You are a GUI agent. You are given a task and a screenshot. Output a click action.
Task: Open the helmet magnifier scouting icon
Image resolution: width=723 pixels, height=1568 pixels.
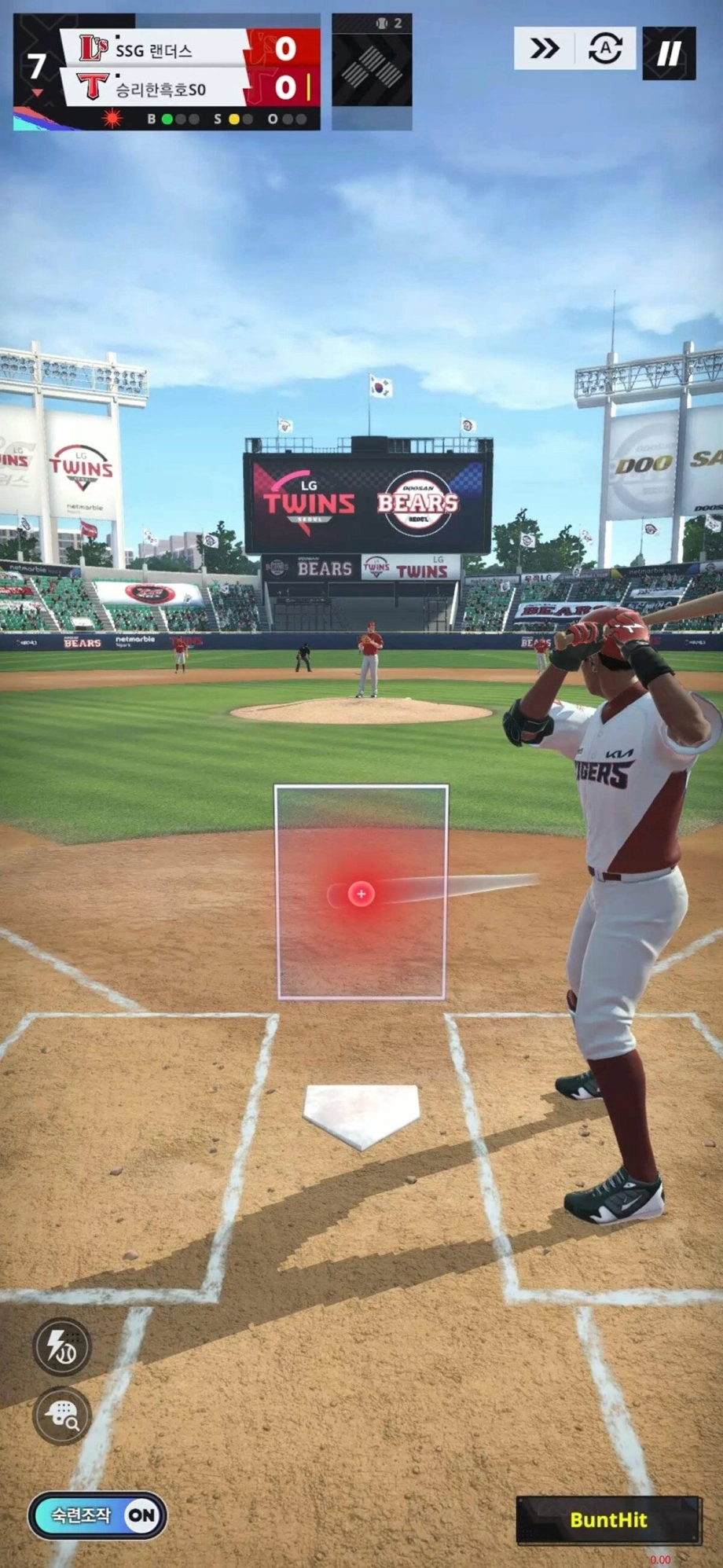(62, 1416)
